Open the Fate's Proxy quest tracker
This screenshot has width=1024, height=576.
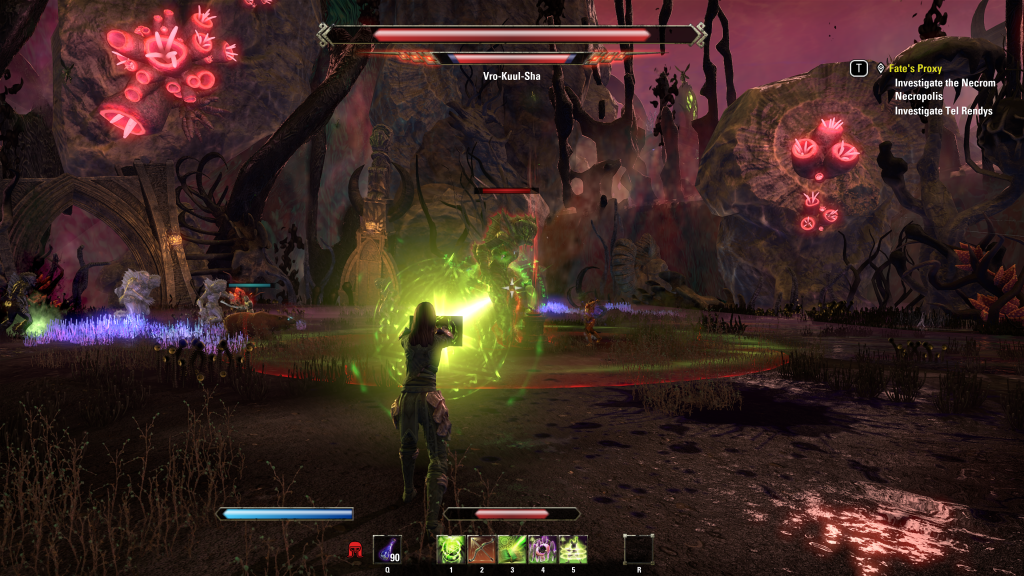(915, 68)
